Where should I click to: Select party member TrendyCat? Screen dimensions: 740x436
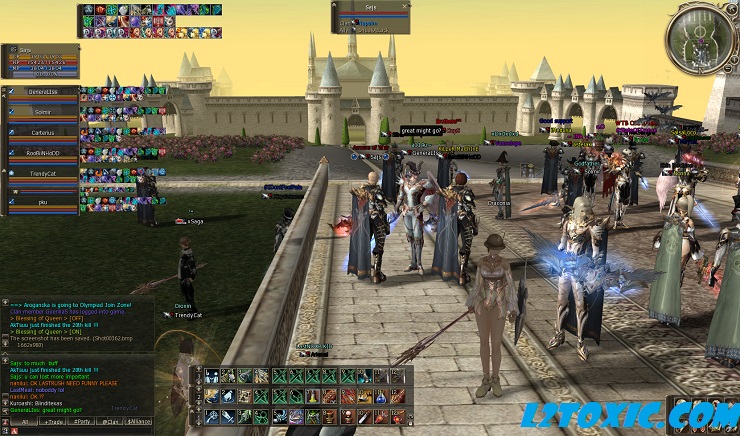(42, 173)
